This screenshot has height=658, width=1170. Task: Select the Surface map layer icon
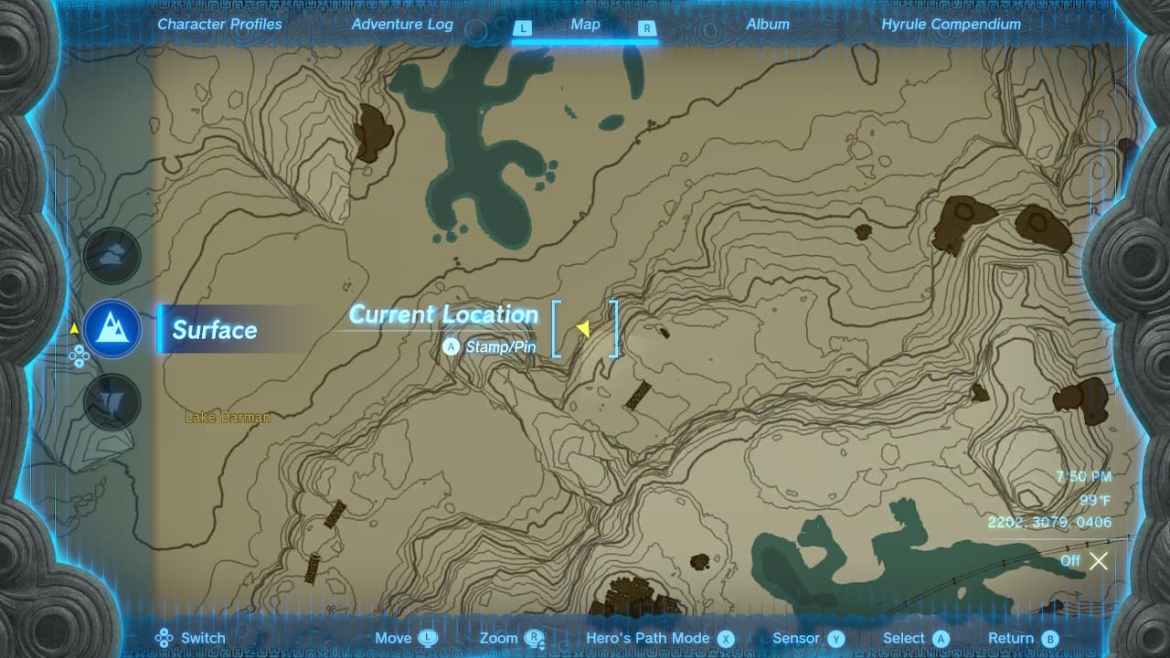pyautogui.click(x=112, y=329)
